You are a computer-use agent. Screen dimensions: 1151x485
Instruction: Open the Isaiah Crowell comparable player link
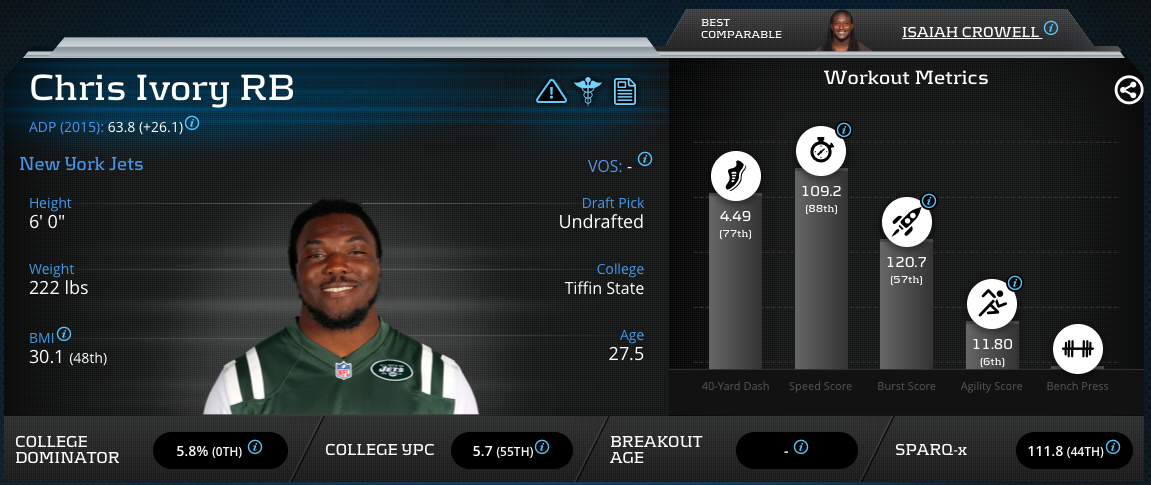[970, 32]
